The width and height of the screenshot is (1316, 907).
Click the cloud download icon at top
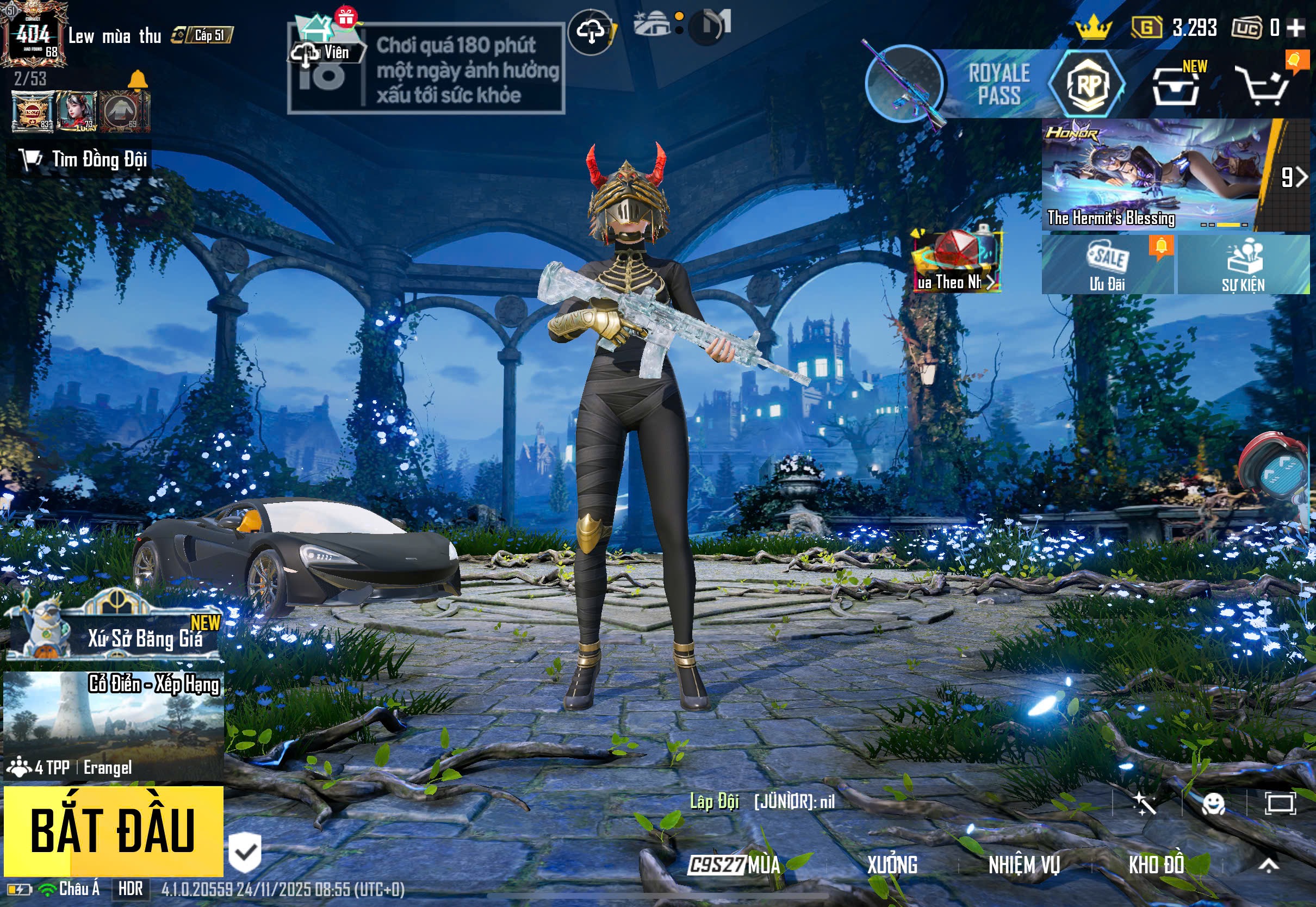(591, 31)
